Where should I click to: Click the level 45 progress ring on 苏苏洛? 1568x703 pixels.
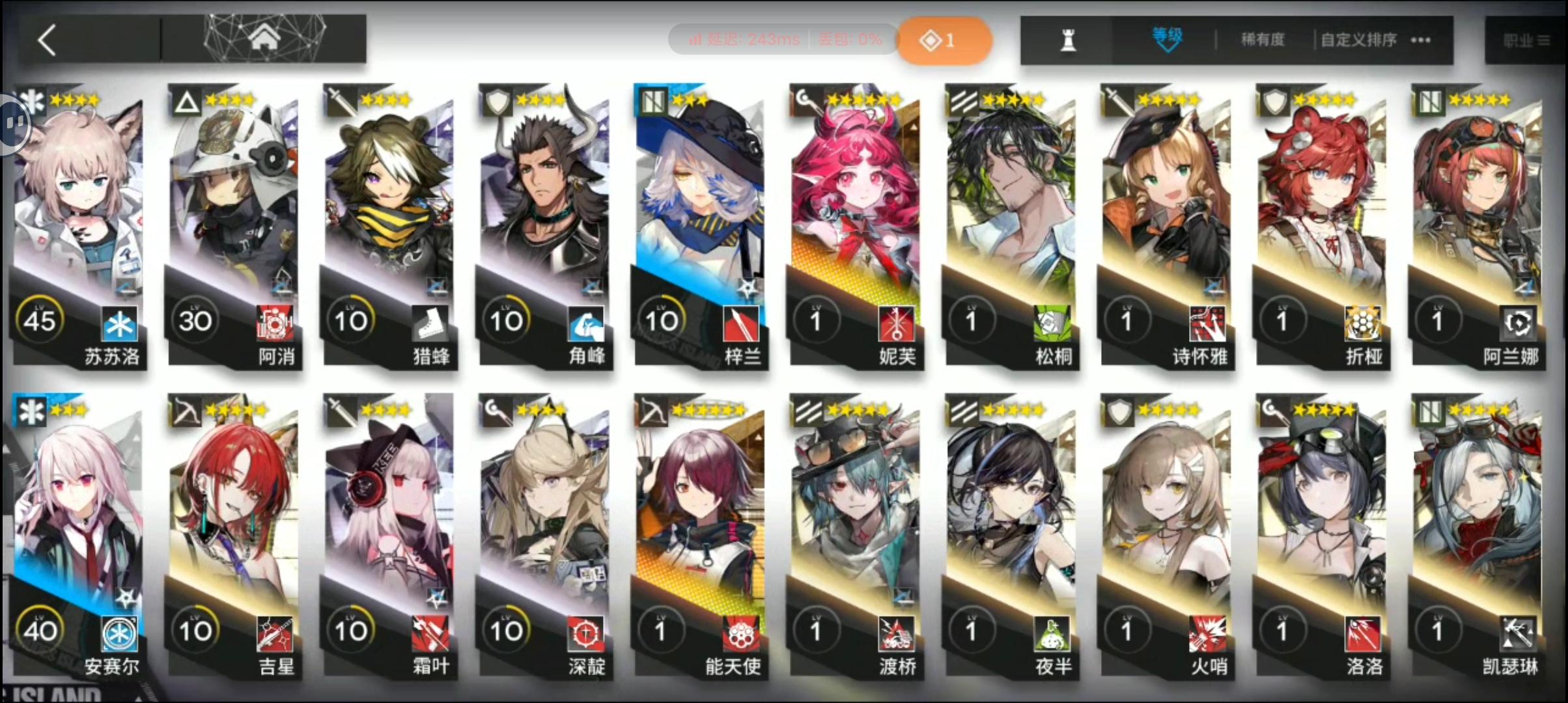pyautogui.click(x=40, y=319)
